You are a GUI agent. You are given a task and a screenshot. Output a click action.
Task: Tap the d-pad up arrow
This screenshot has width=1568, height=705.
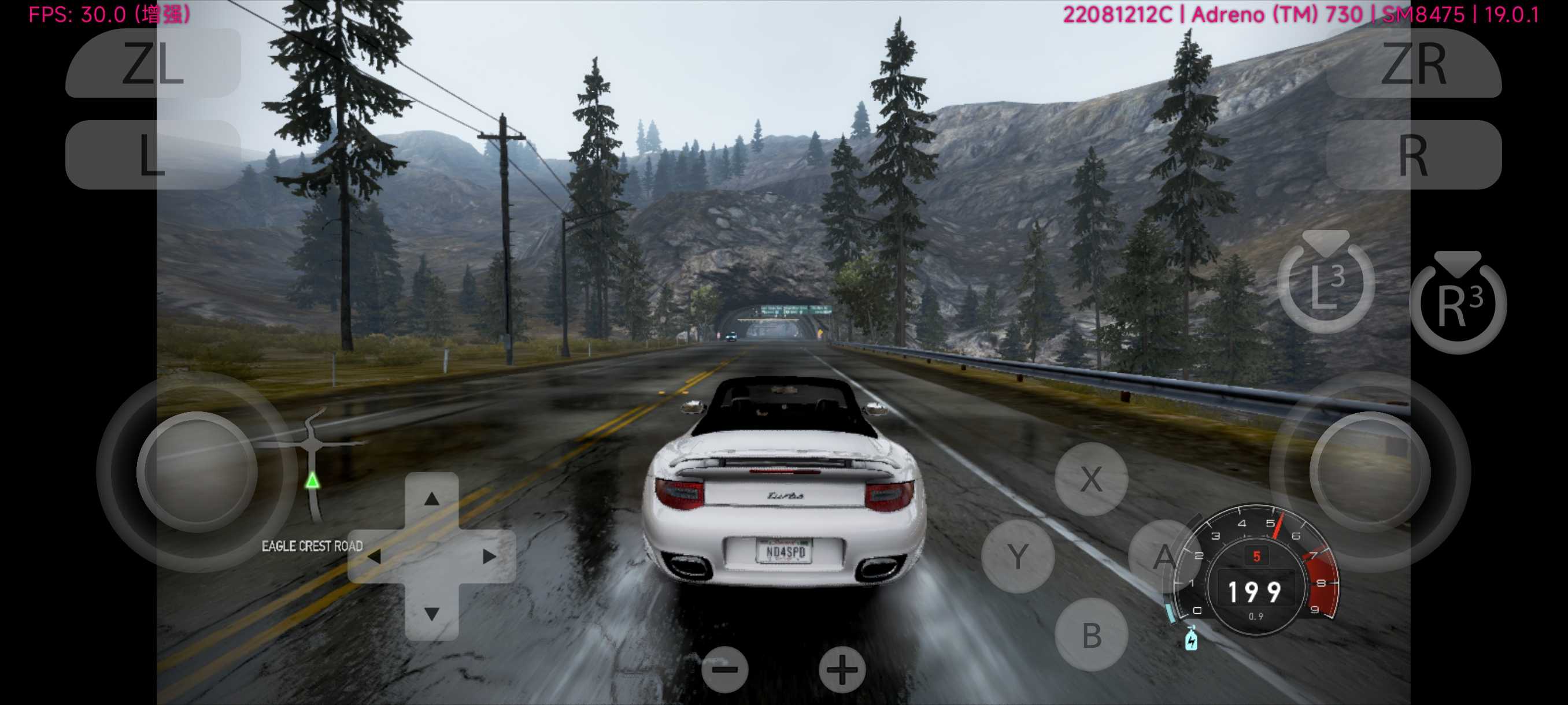431,499
